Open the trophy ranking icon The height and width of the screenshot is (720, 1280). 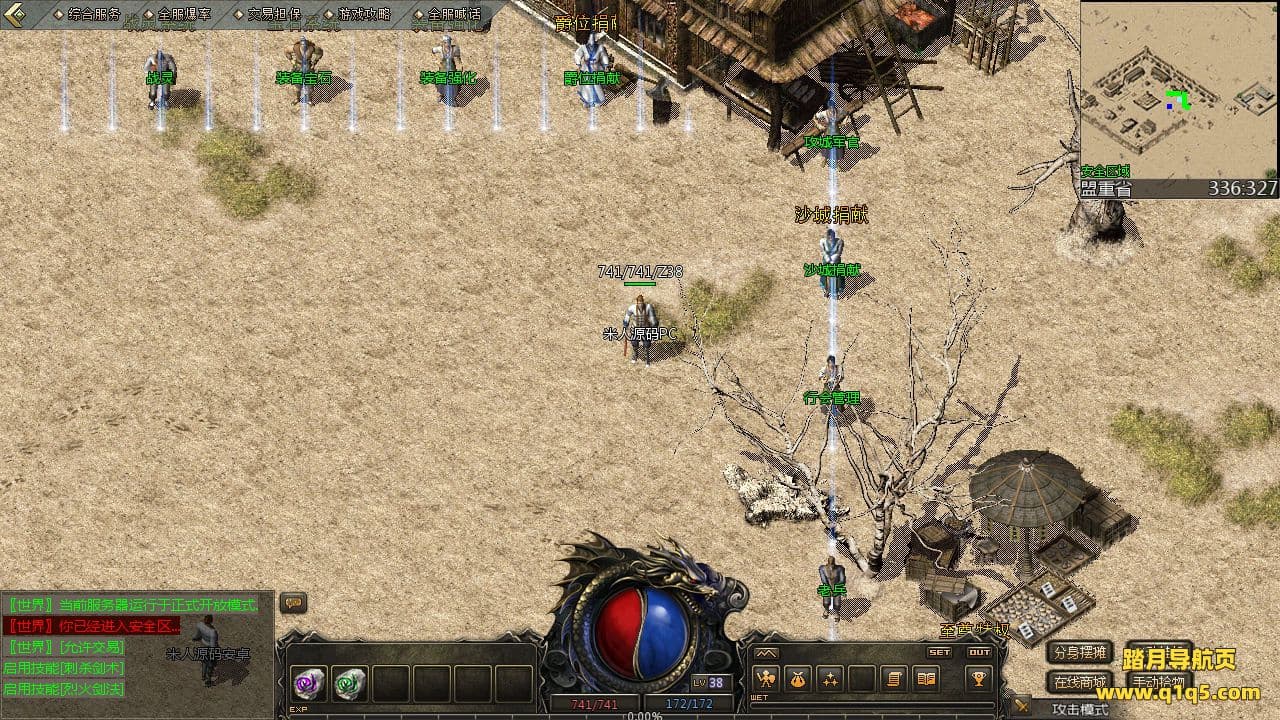[x=979, y=679]
